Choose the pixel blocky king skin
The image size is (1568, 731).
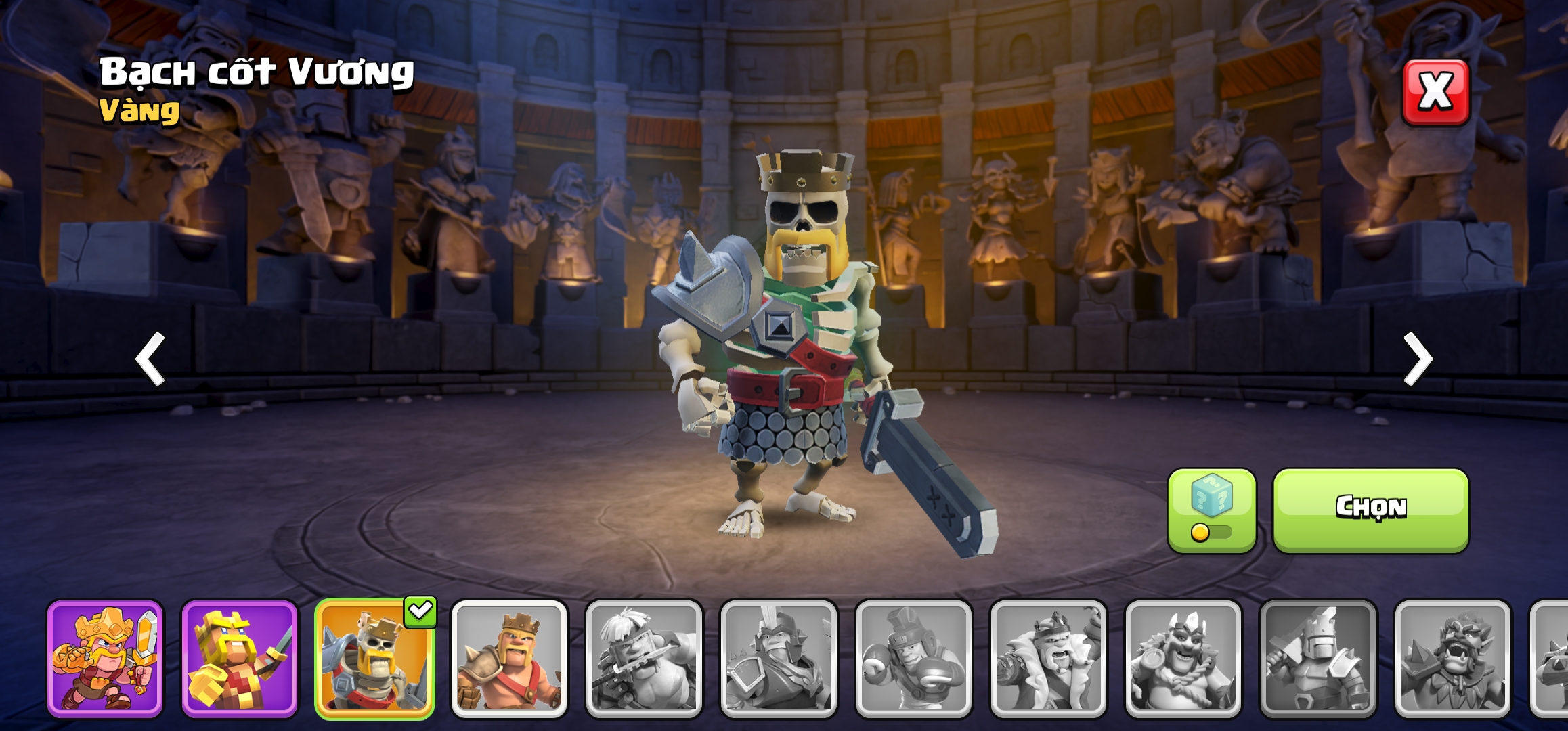[240, 658]
